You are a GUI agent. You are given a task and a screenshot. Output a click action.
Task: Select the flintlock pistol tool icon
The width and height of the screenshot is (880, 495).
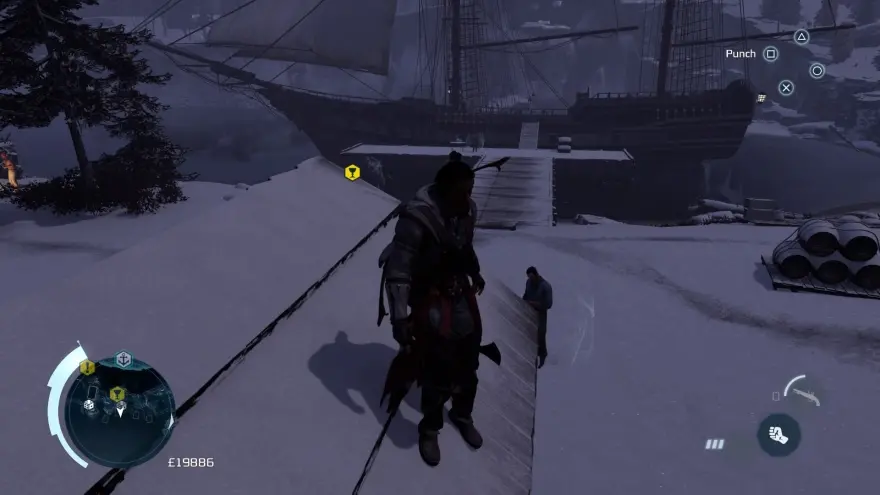pos(803,389)
